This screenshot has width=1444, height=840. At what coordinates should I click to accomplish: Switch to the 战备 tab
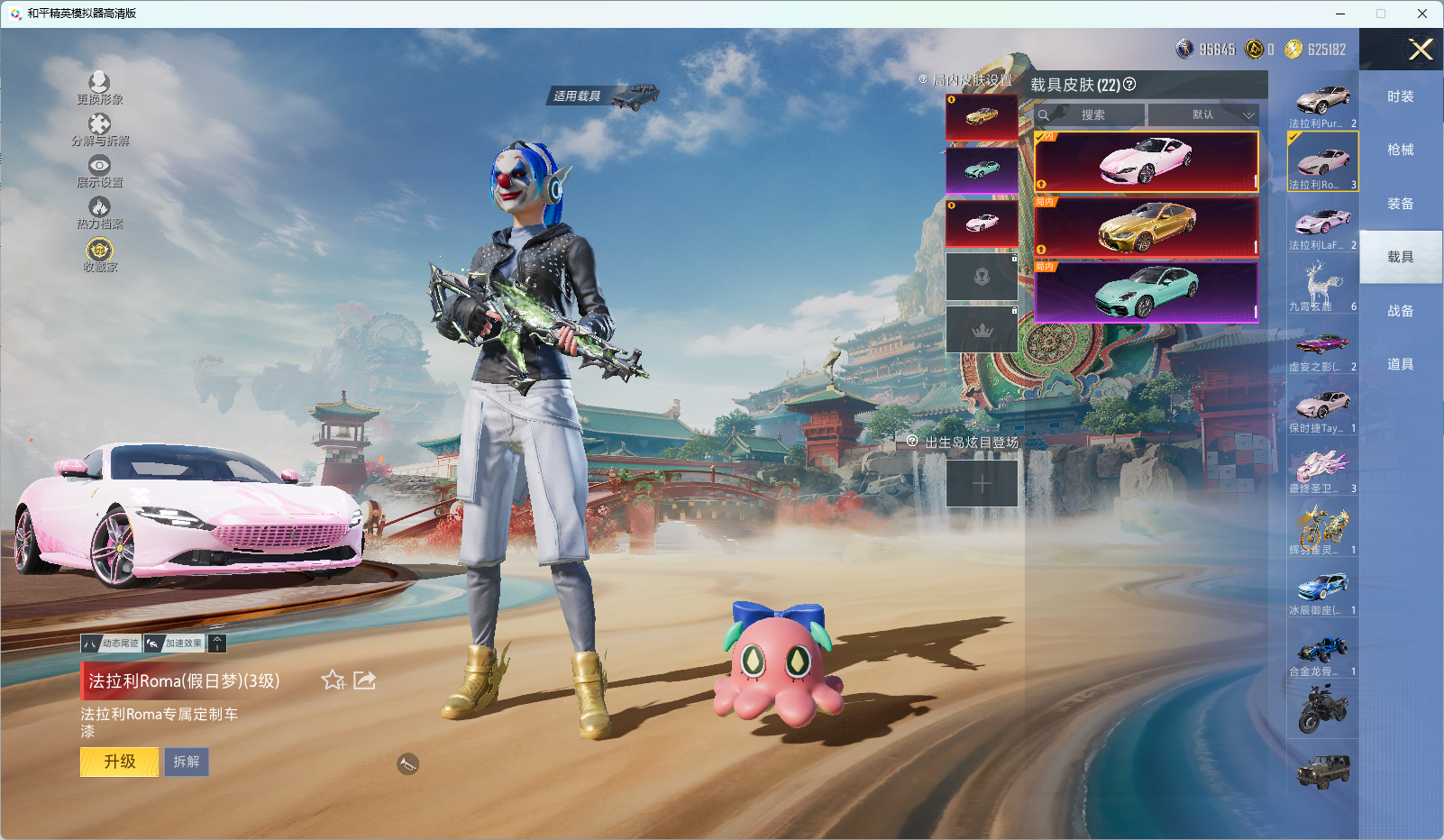tap(1400, 311)
